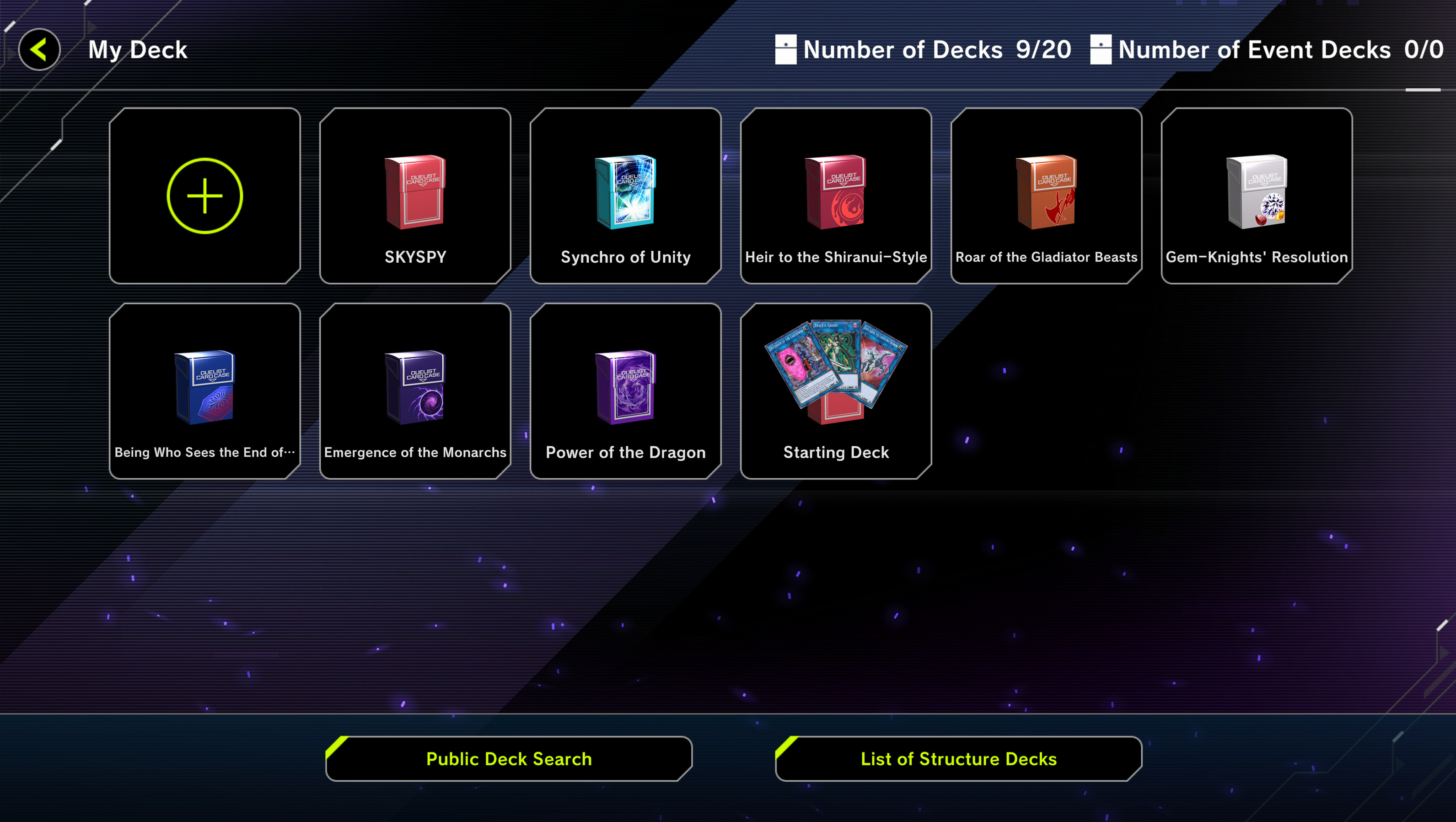Go back with the green arrow button
This screenshot has height=822, width=1456.
(39, 50)
